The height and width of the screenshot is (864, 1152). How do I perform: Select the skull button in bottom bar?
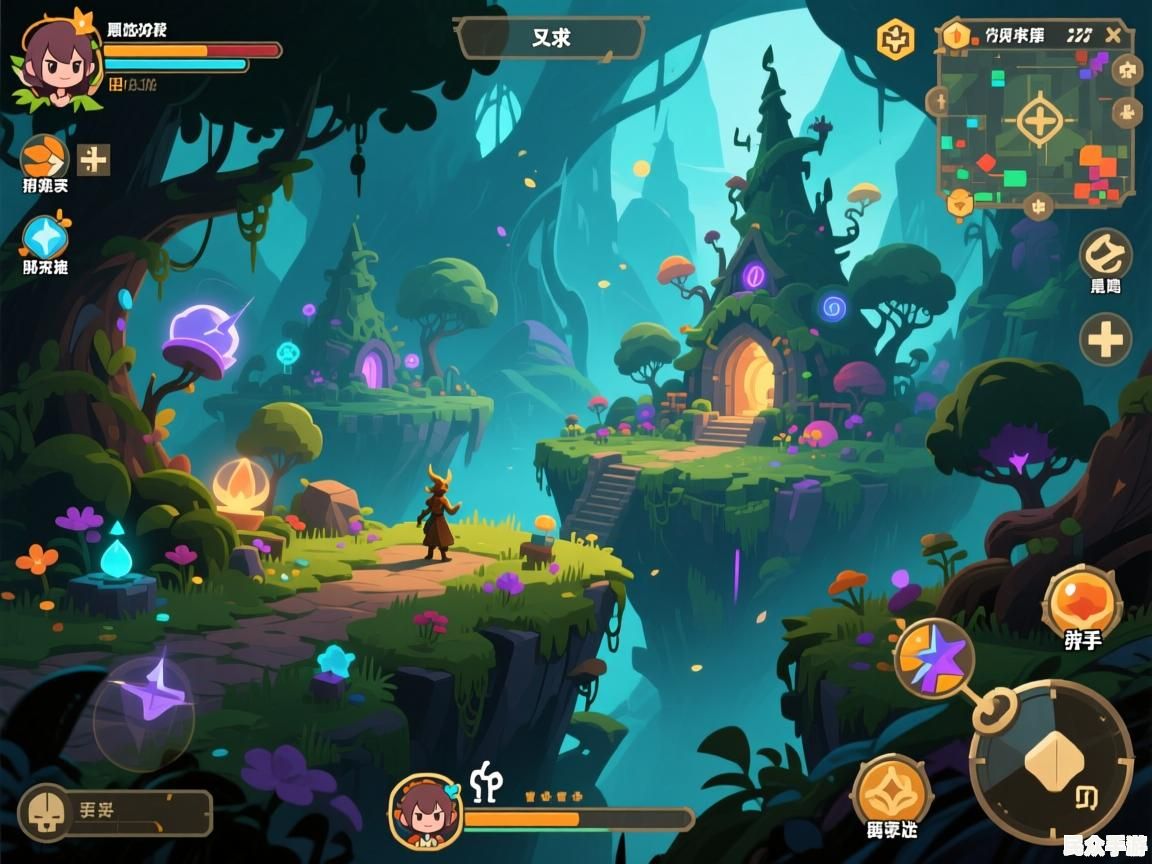click(x=47, y=813)
